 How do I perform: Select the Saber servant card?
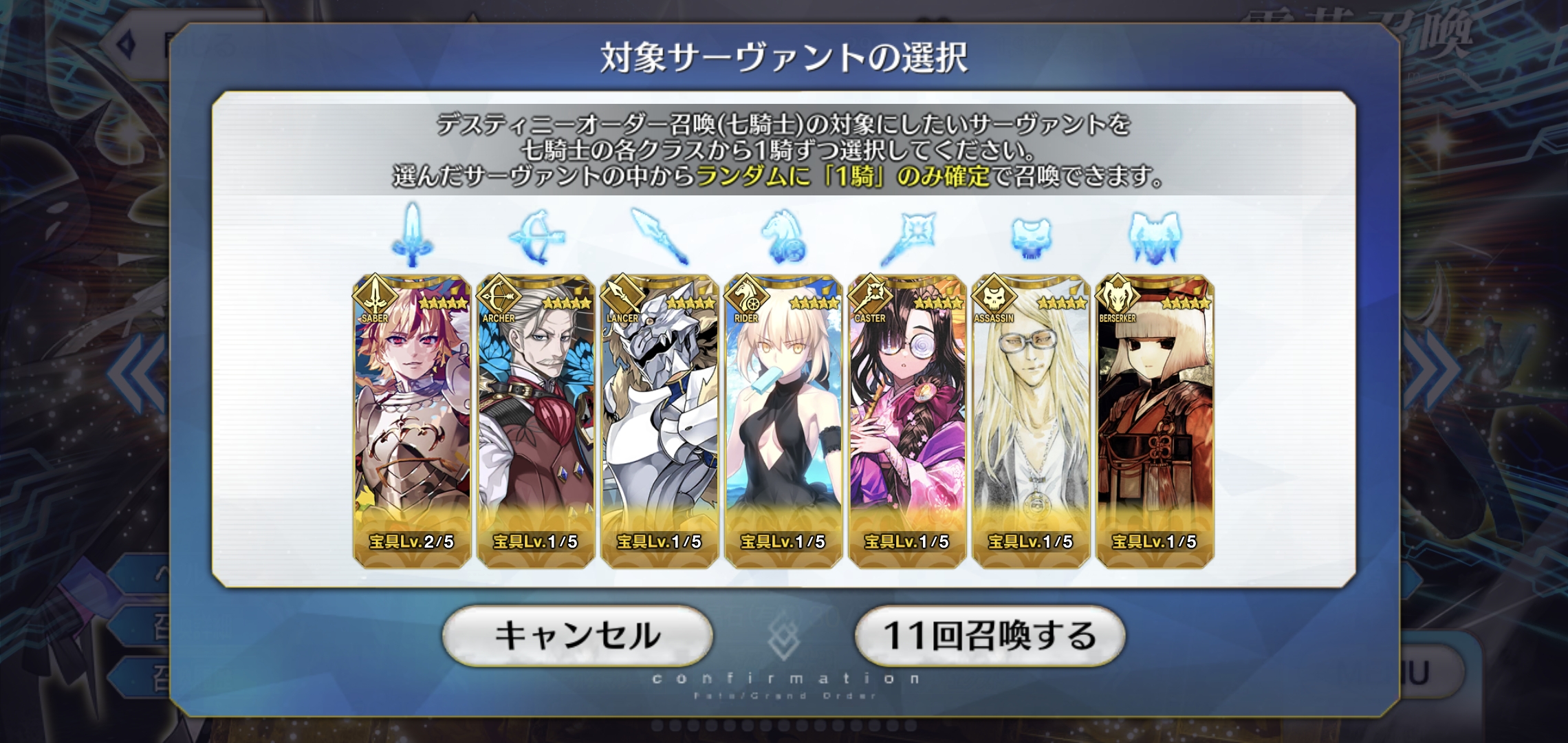[412, 421]
